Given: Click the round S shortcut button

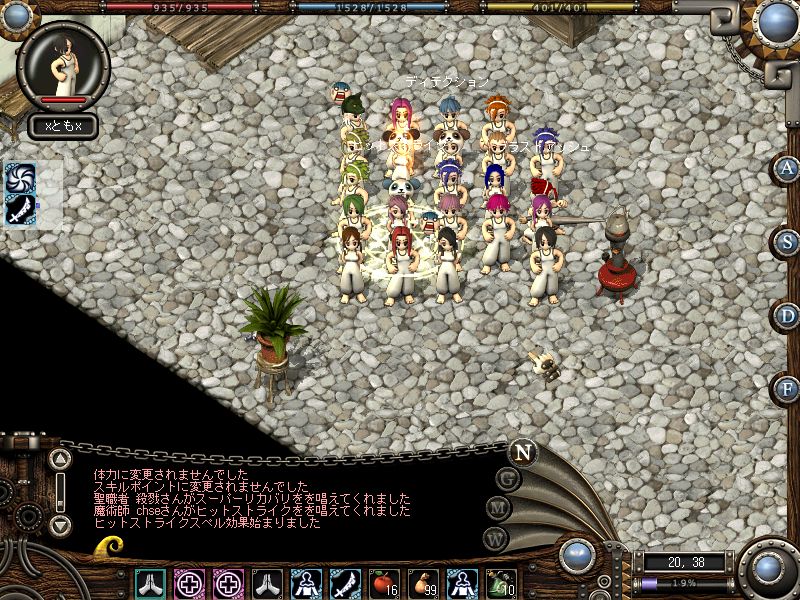Looking at the screenshot, I should (x=788, y=242).
